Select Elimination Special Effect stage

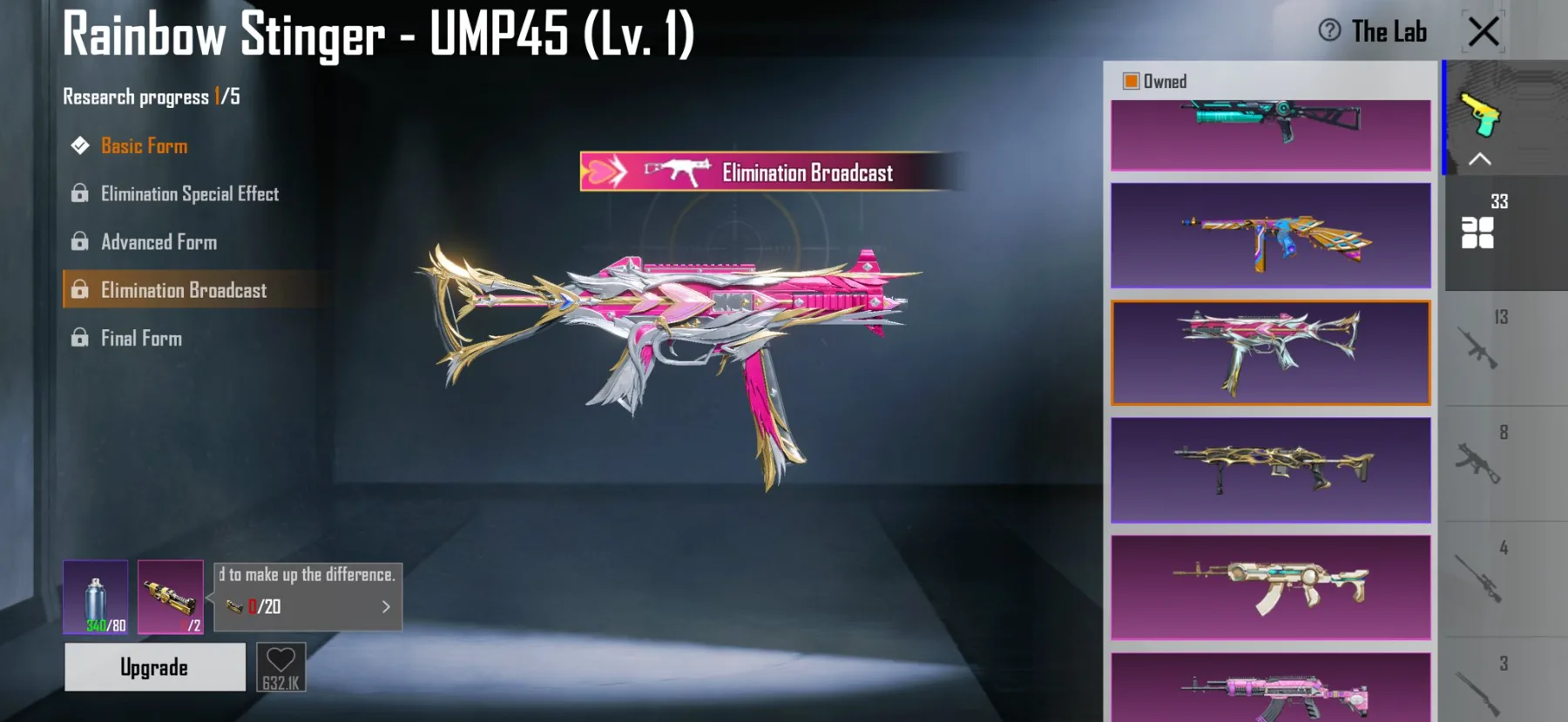click(x=189, y=193)
